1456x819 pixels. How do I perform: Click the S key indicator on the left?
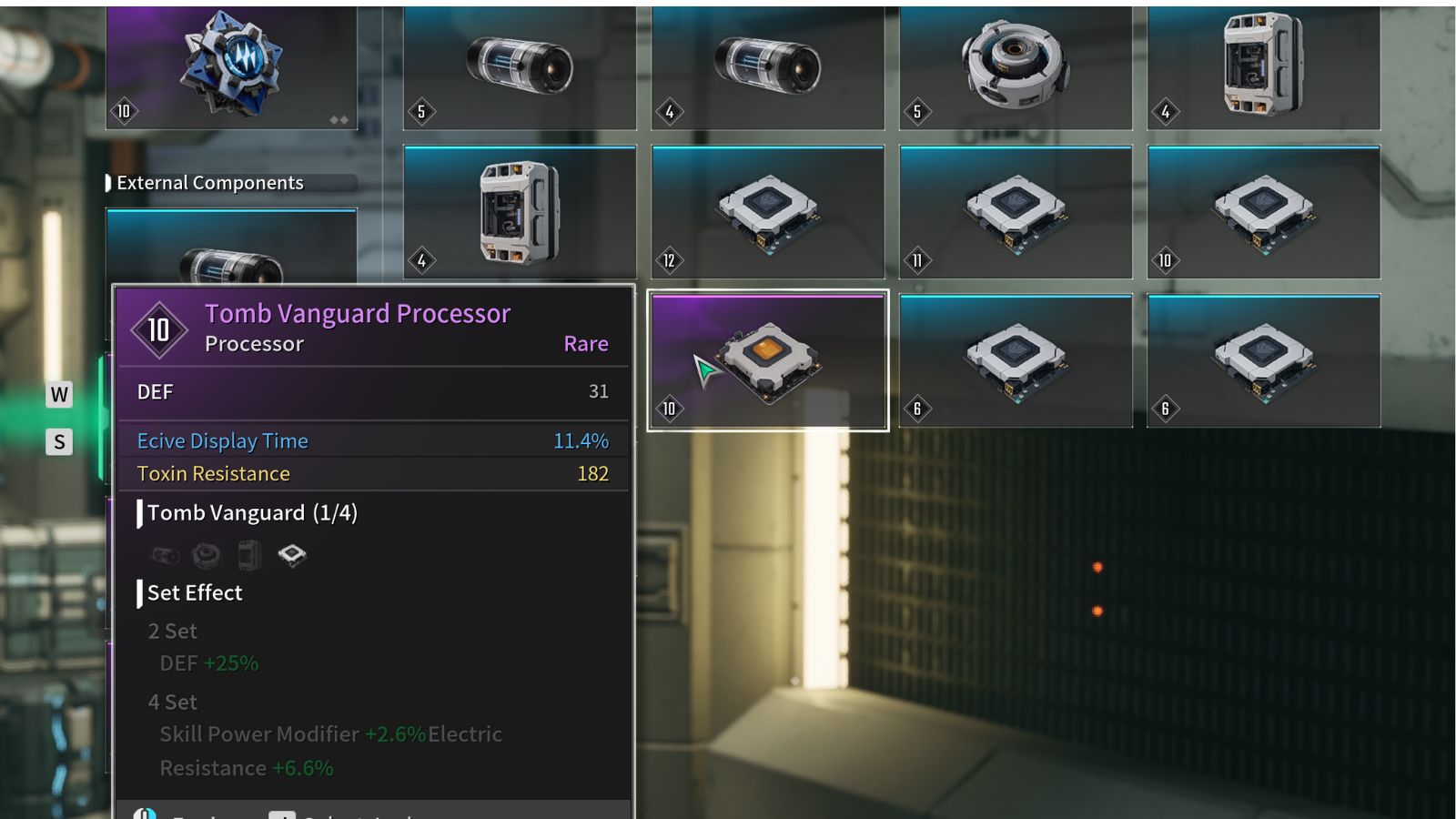[x=59, y=441]
